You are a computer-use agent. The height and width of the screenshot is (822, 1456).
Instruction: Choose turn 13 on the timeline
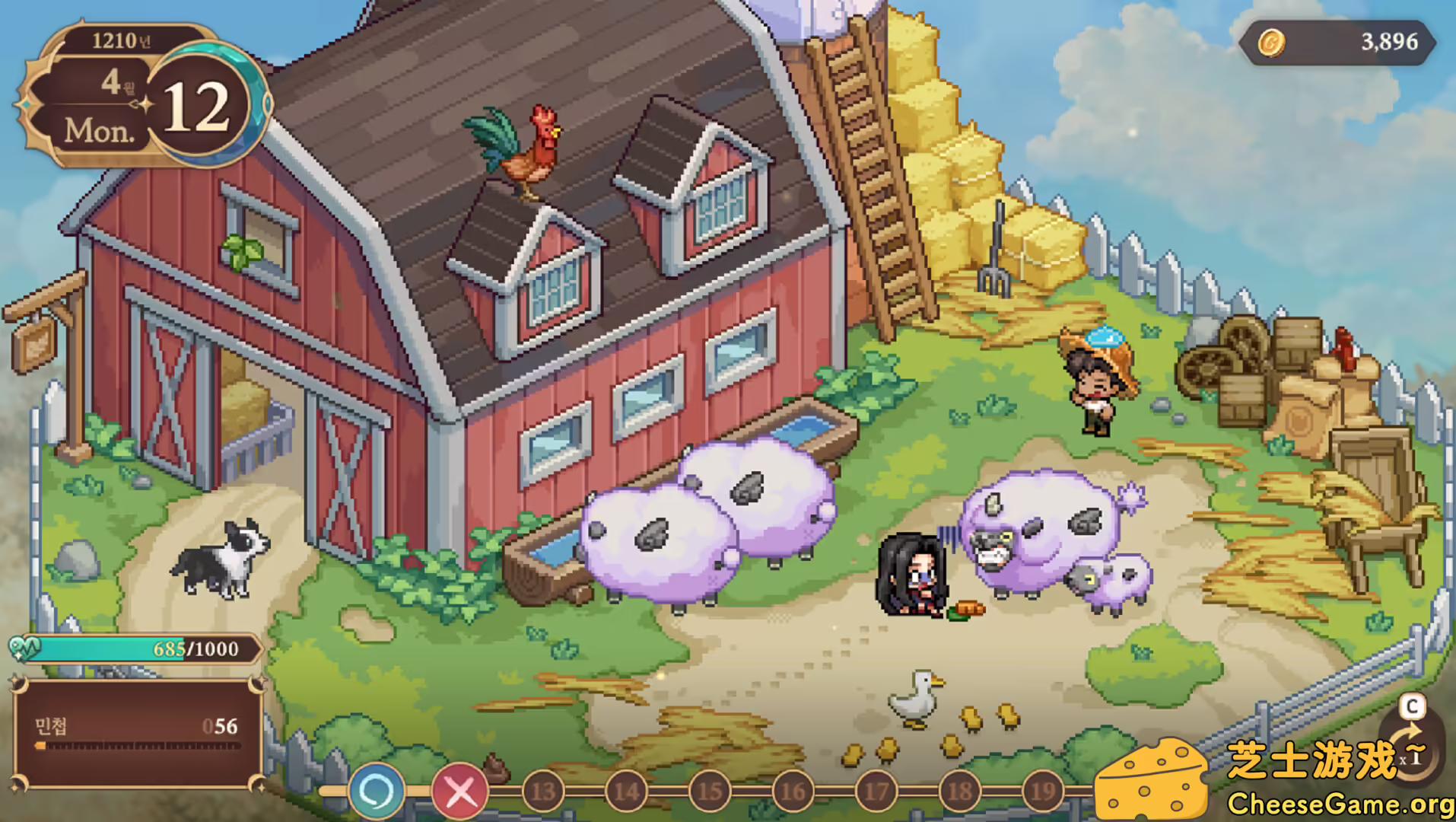click(543, 792)
